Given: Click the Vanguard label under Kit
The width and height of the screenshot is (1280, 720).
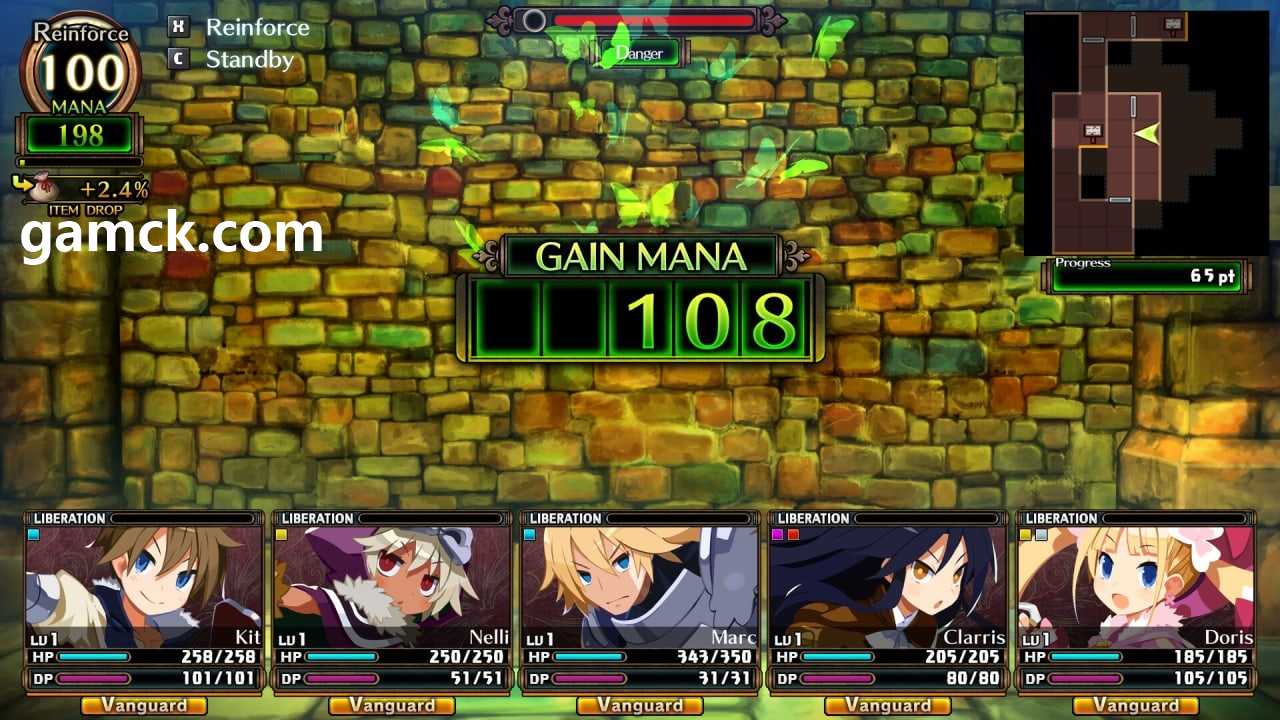Looking at the screenshot, I should click(144, 706).
